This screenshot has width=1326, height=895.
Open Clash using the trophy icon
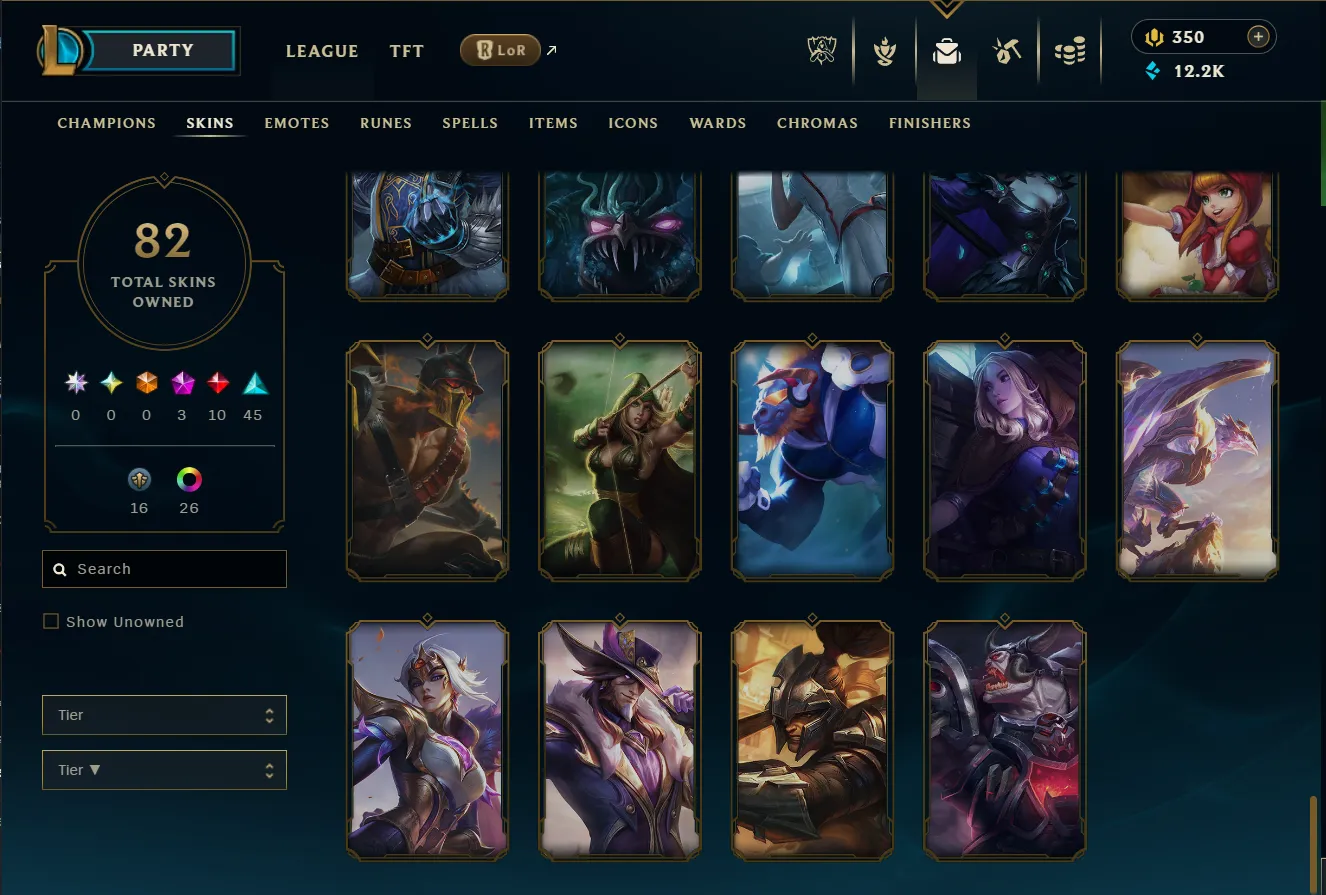[883, 51]
